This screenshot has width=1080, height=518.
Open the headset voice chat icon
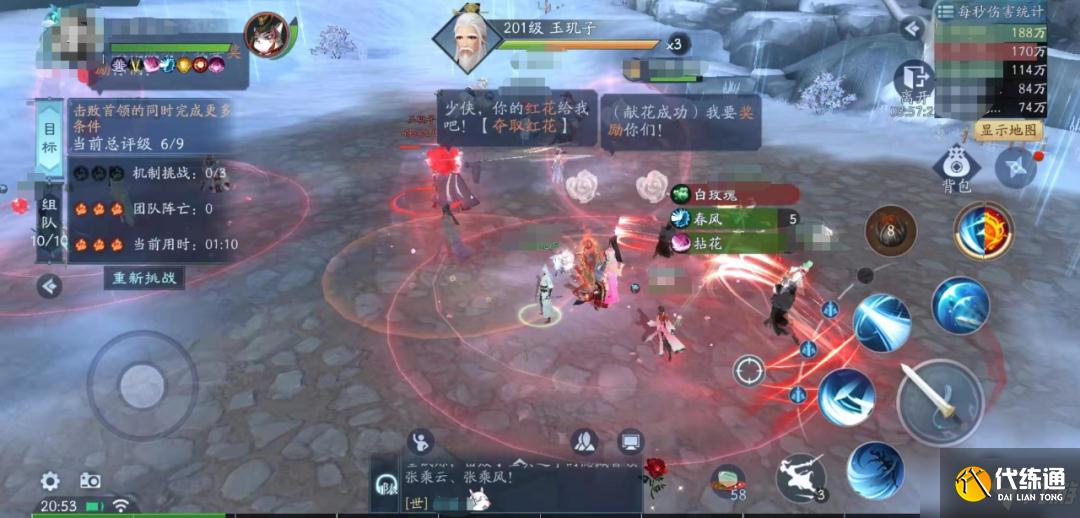click(382, 484)
